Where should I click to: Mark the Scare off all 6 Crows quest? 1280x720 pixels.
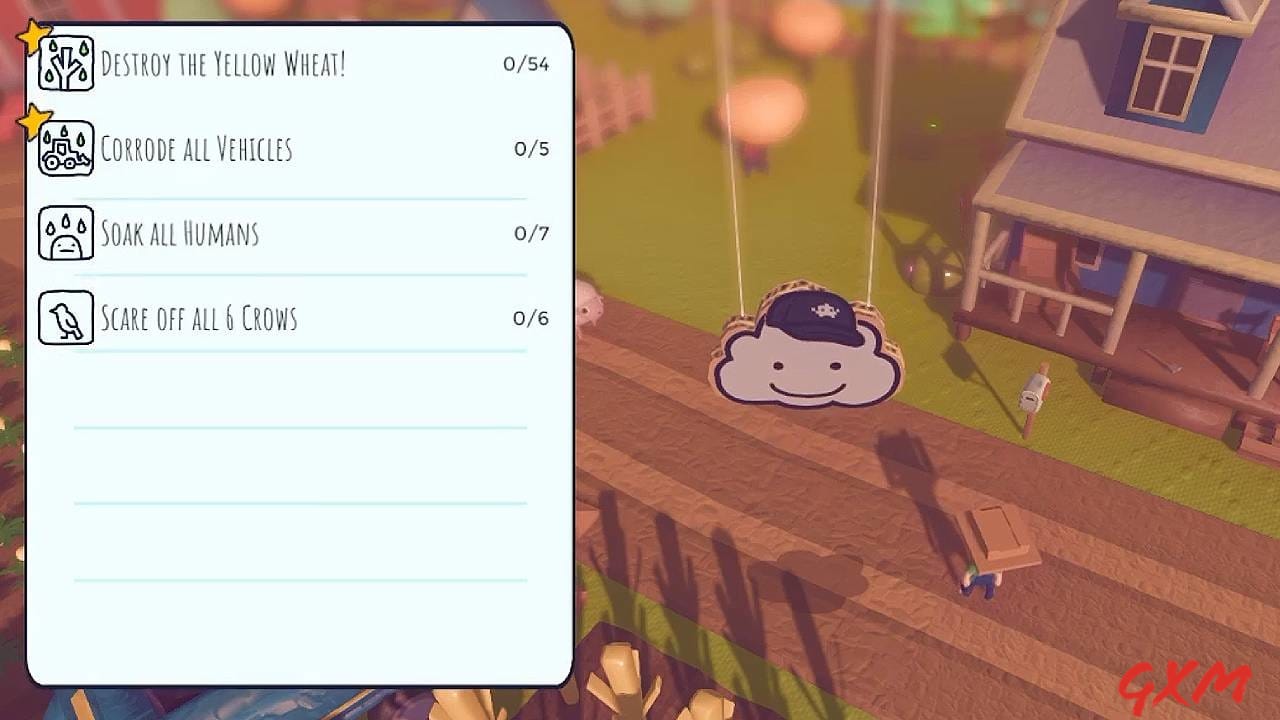pyautogui.click(x=300, y=318)
